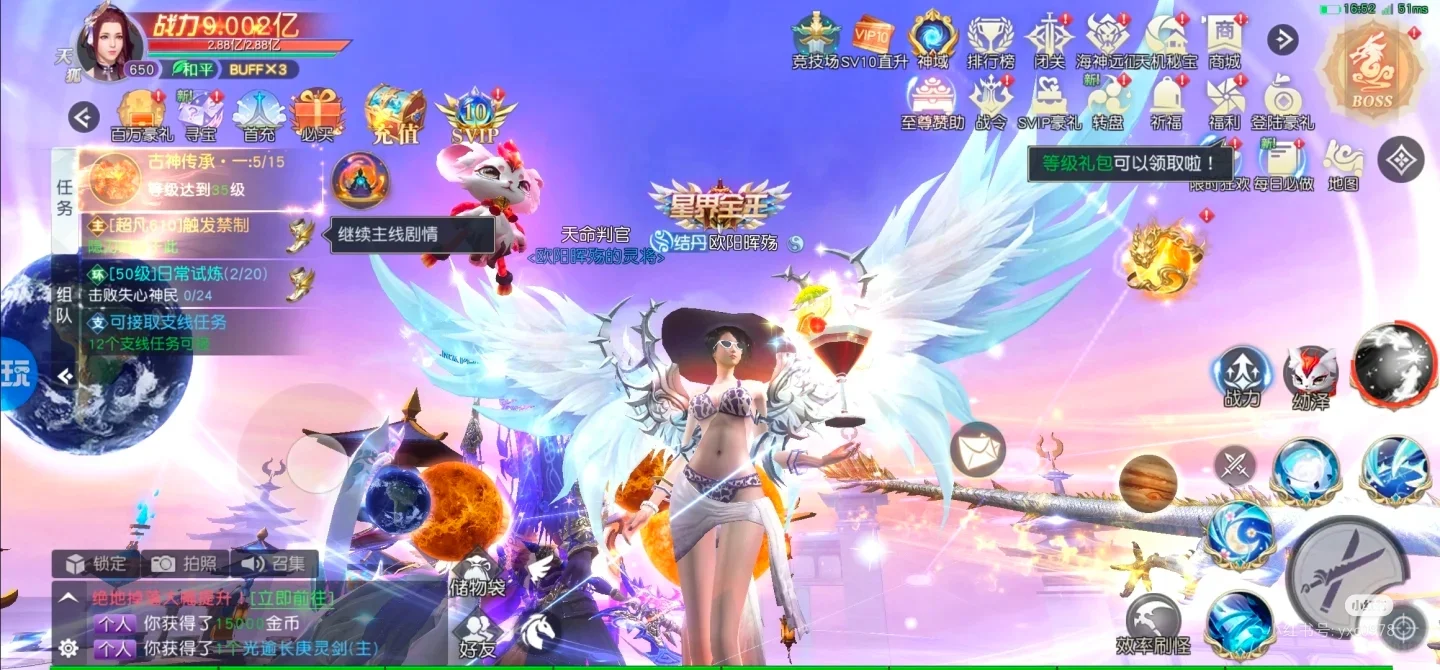1440x670 pixels.
Task: Open the 战力 power boost icon
Action: (1242, 376)
